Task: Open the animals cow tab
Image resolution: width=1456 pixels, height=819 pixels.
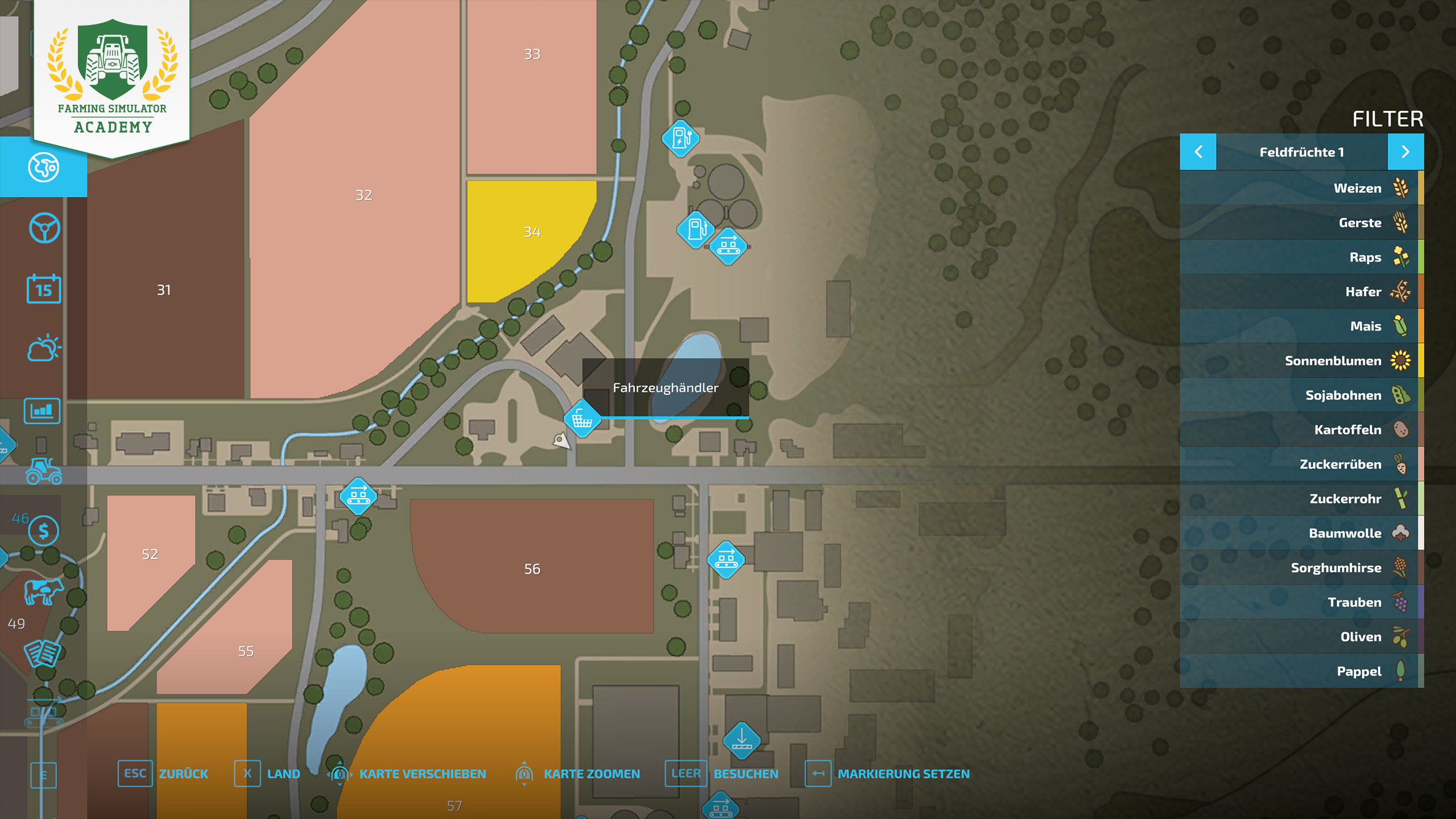Action: coord(43,591)
